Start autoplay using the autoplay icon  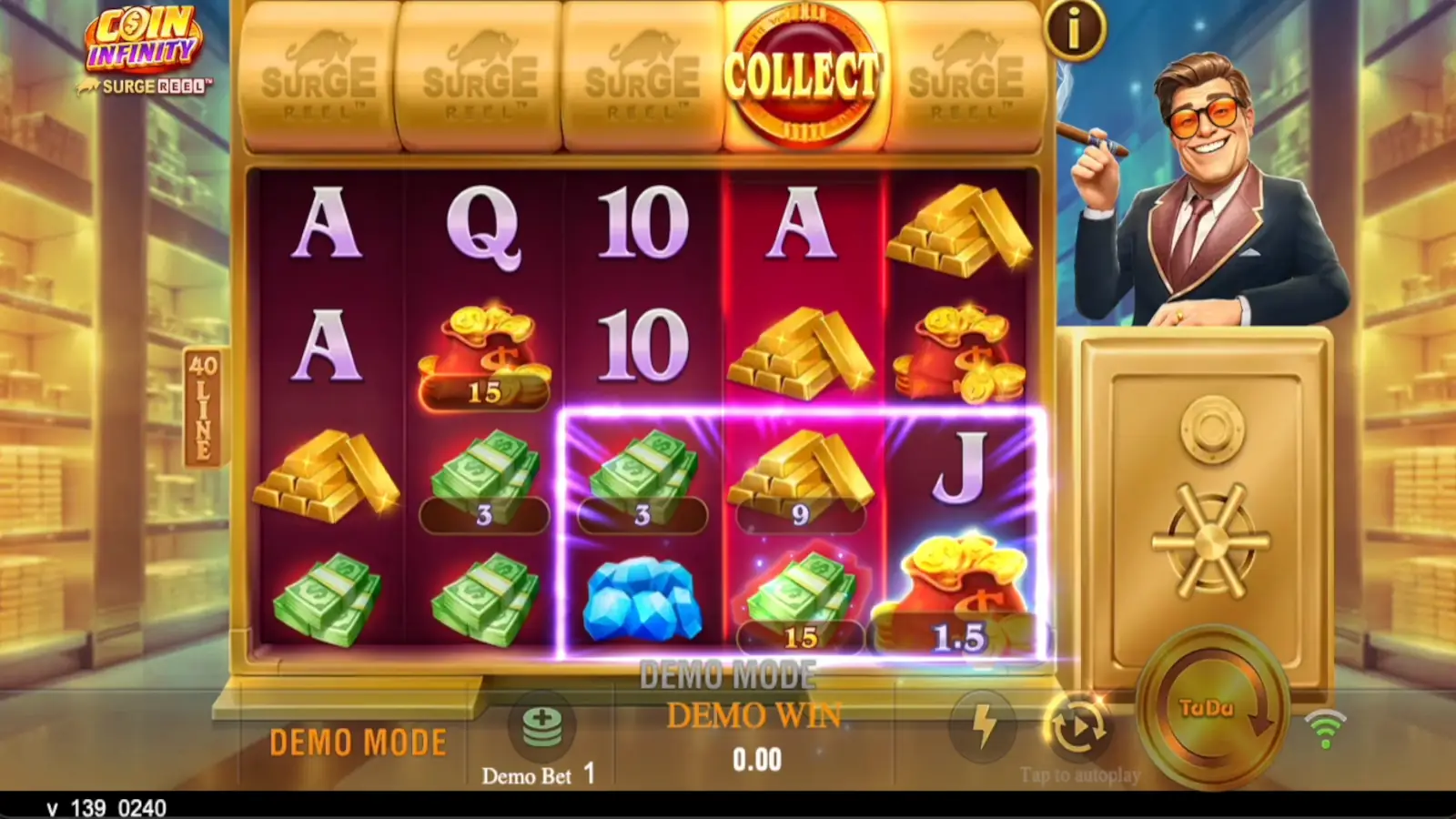(x=1078, y=723)
